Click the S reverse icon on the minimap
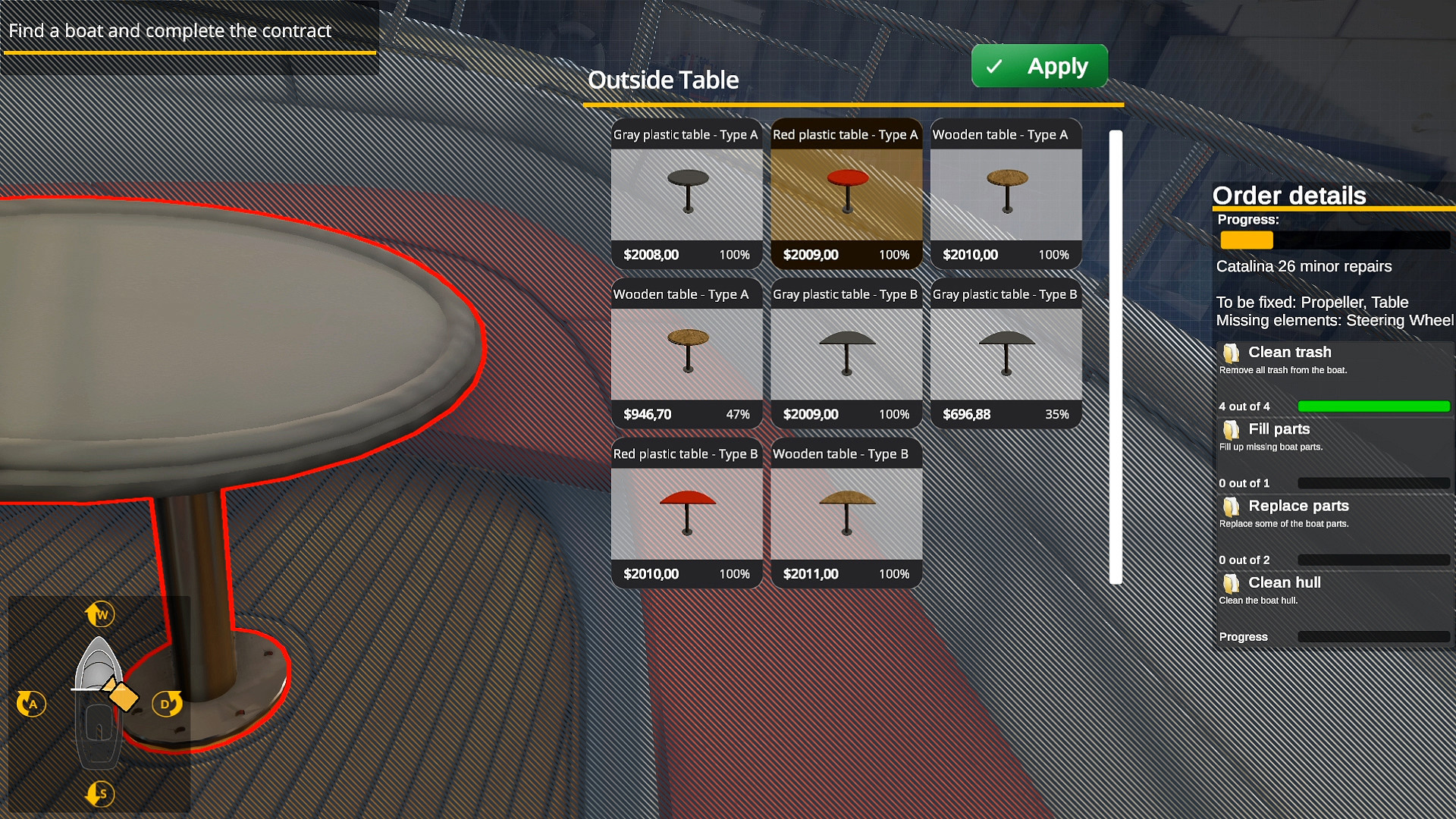This screenshot has width=1456, height=819. 99,794
